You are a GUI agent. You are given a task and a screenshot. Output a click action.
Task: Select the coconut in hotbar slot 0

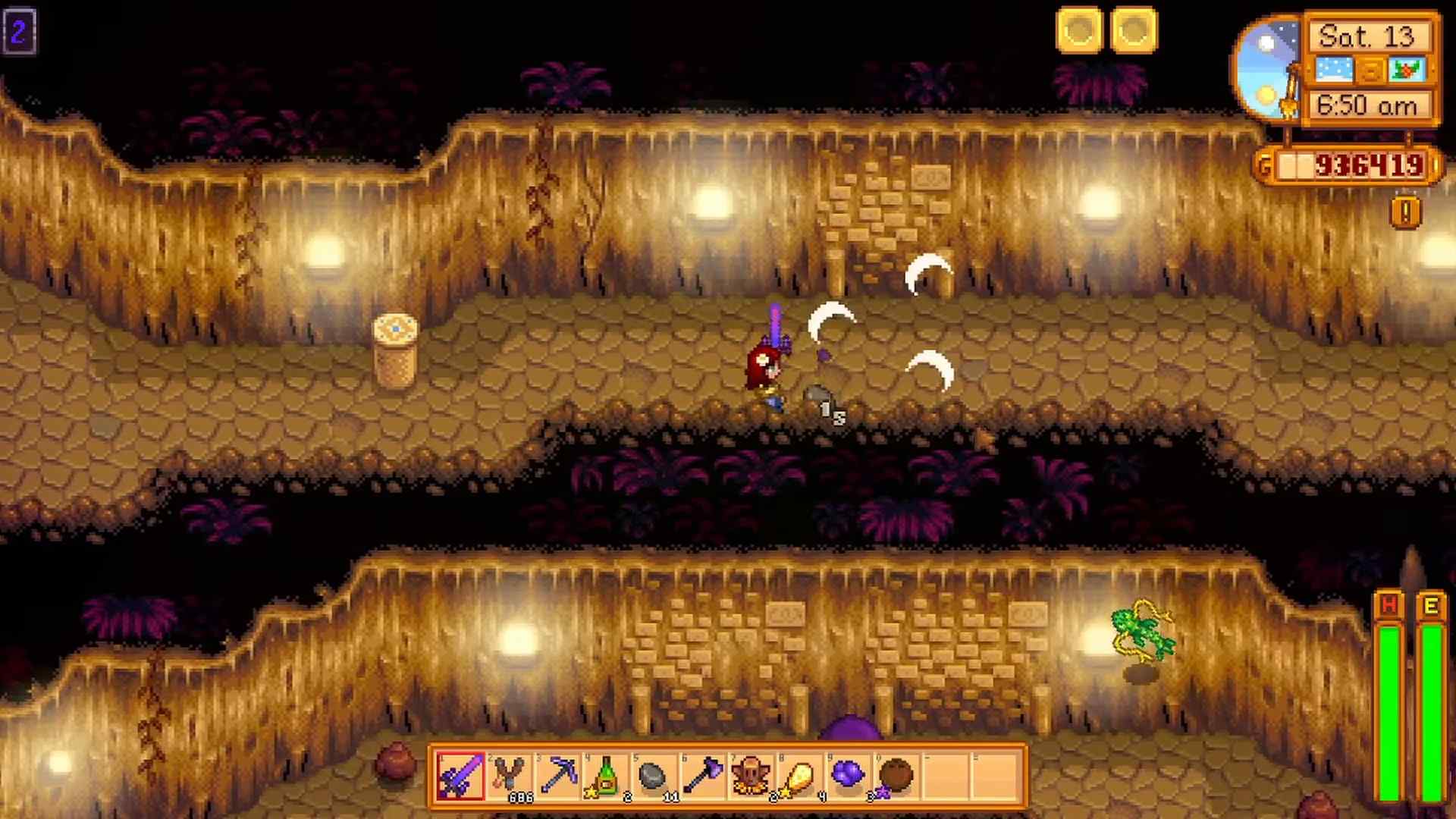tap(897, 776)
